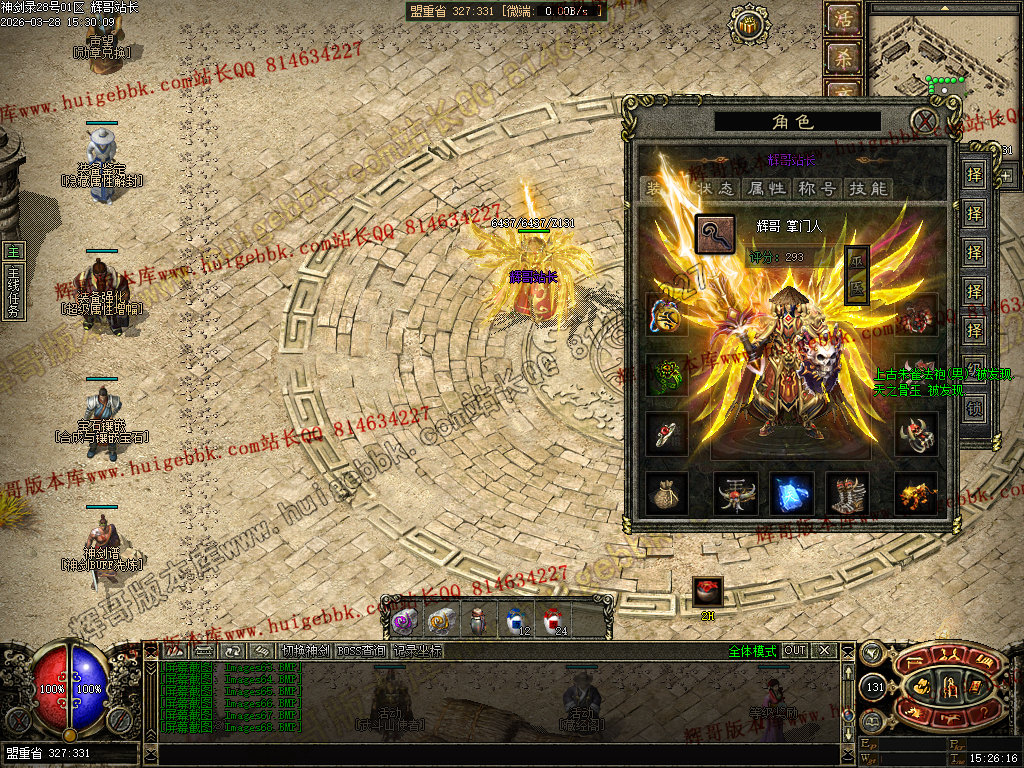The height and width of the screenshot is (768, 1024).
Task: Close the character panel
Action: point(926,122)
